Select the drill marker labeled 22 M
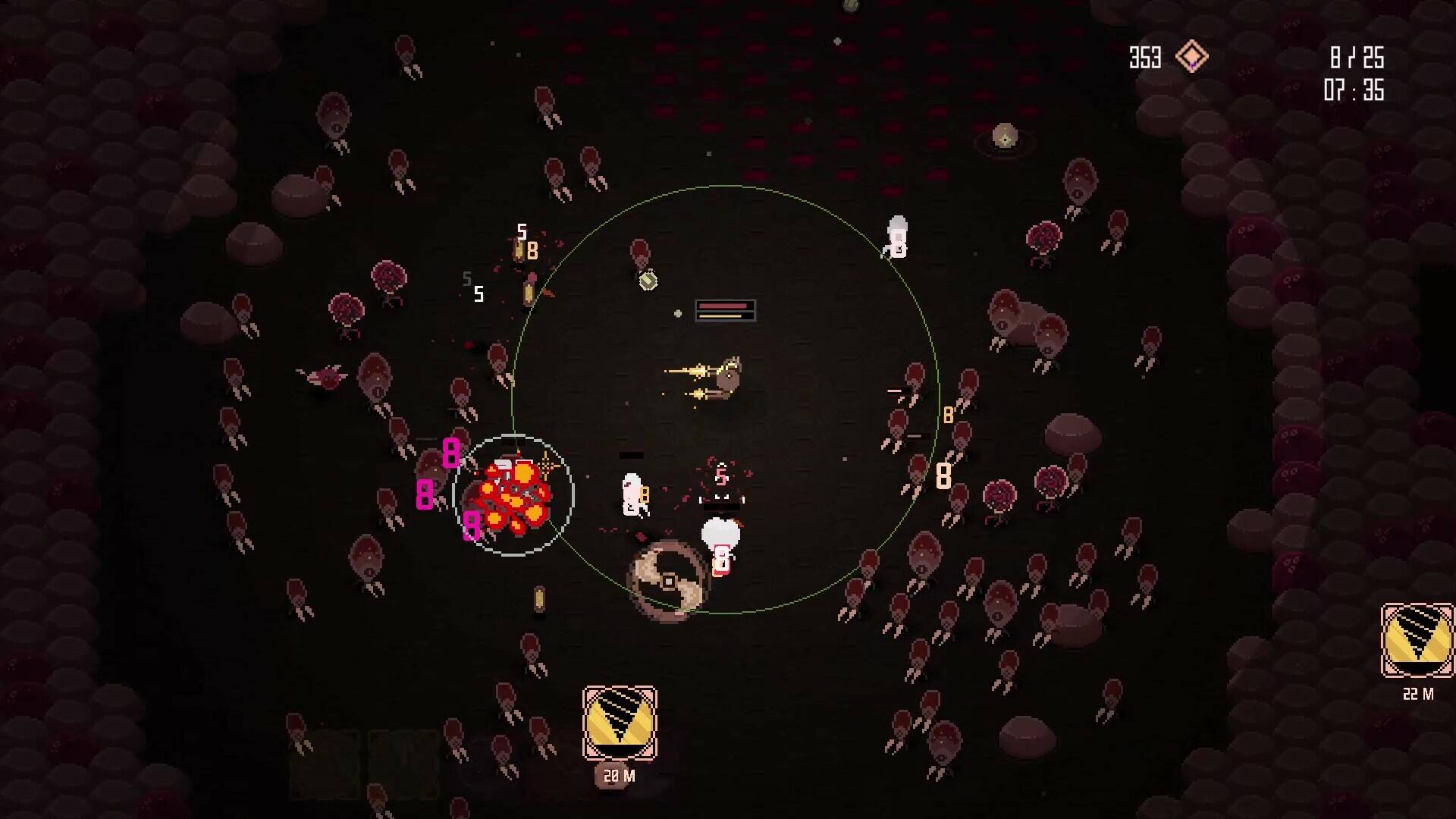Screen dimensions: 1456x819 point(1417,641)
